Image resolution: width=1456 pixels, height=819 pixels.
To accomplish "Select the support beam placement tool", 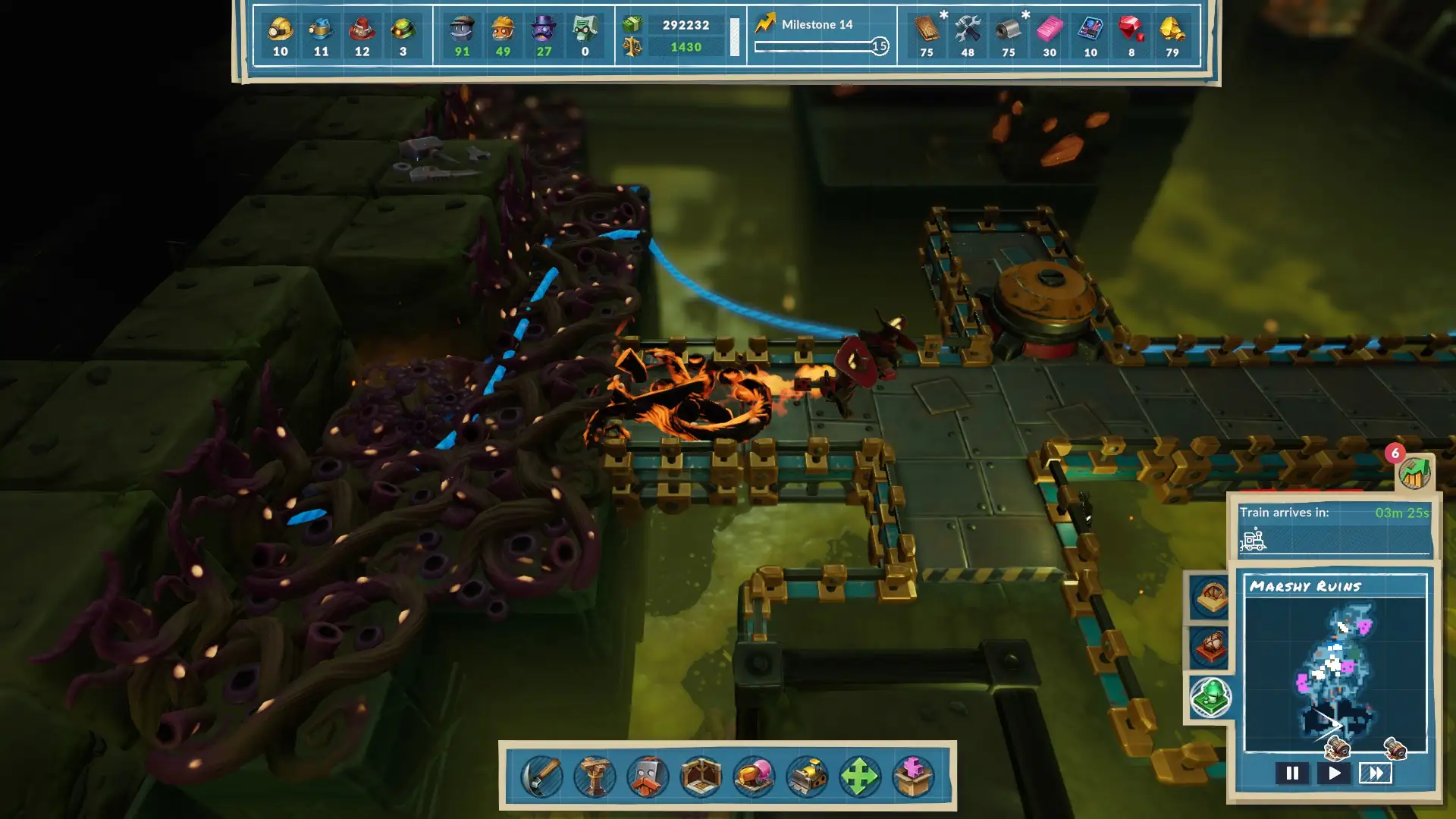I will tap(596, 777).
